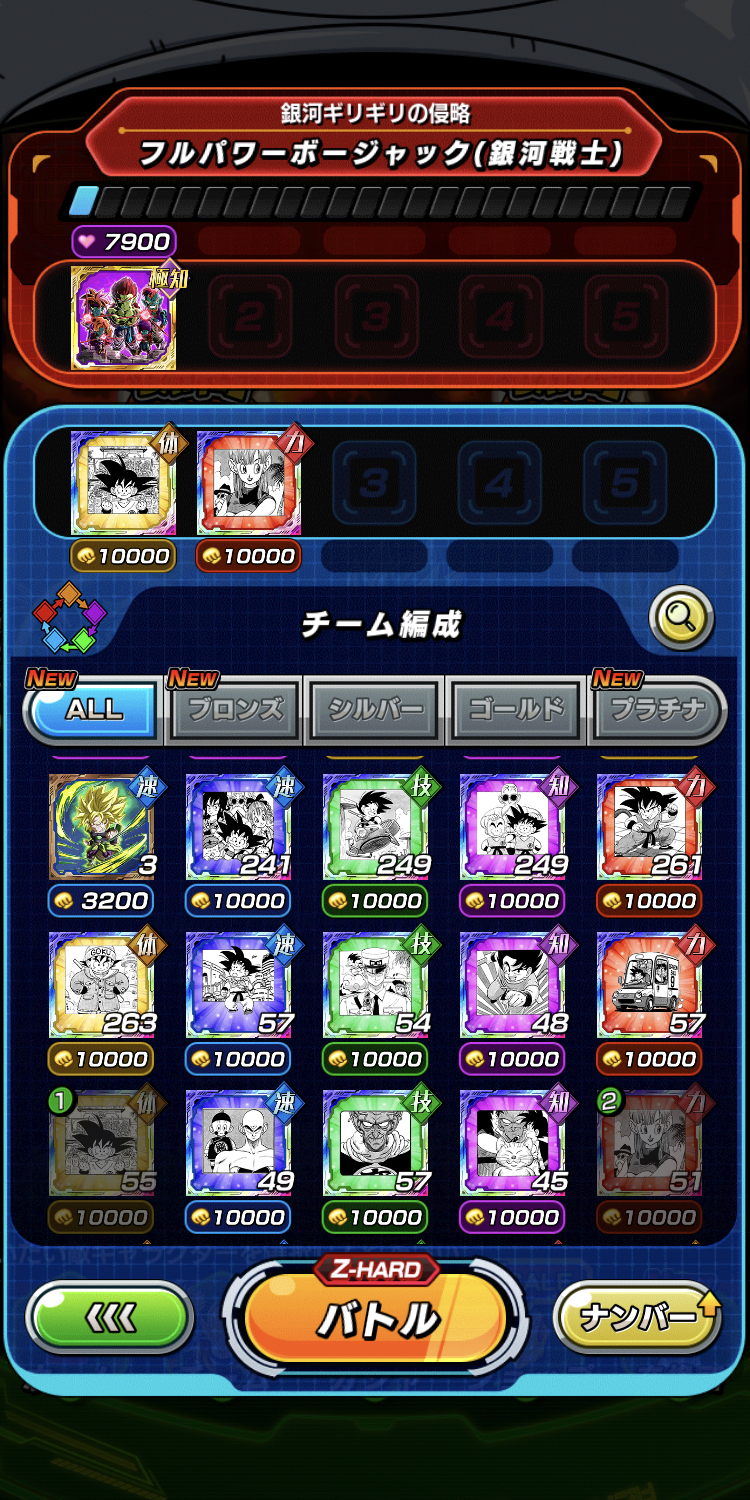
Task: Go back with the green arrow button
Action: pyautogui.click(x=109, y=1318)
